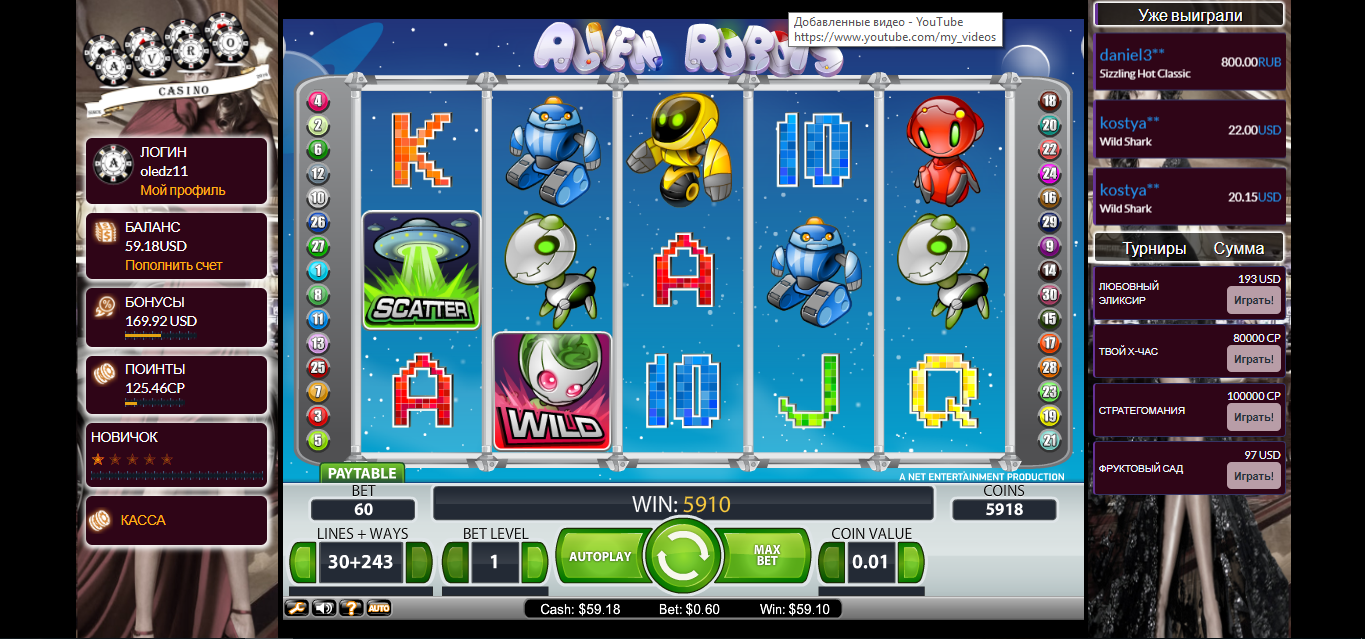Lower the coin value
Screen dimensions: 1365x639
(x=832, y=562)
